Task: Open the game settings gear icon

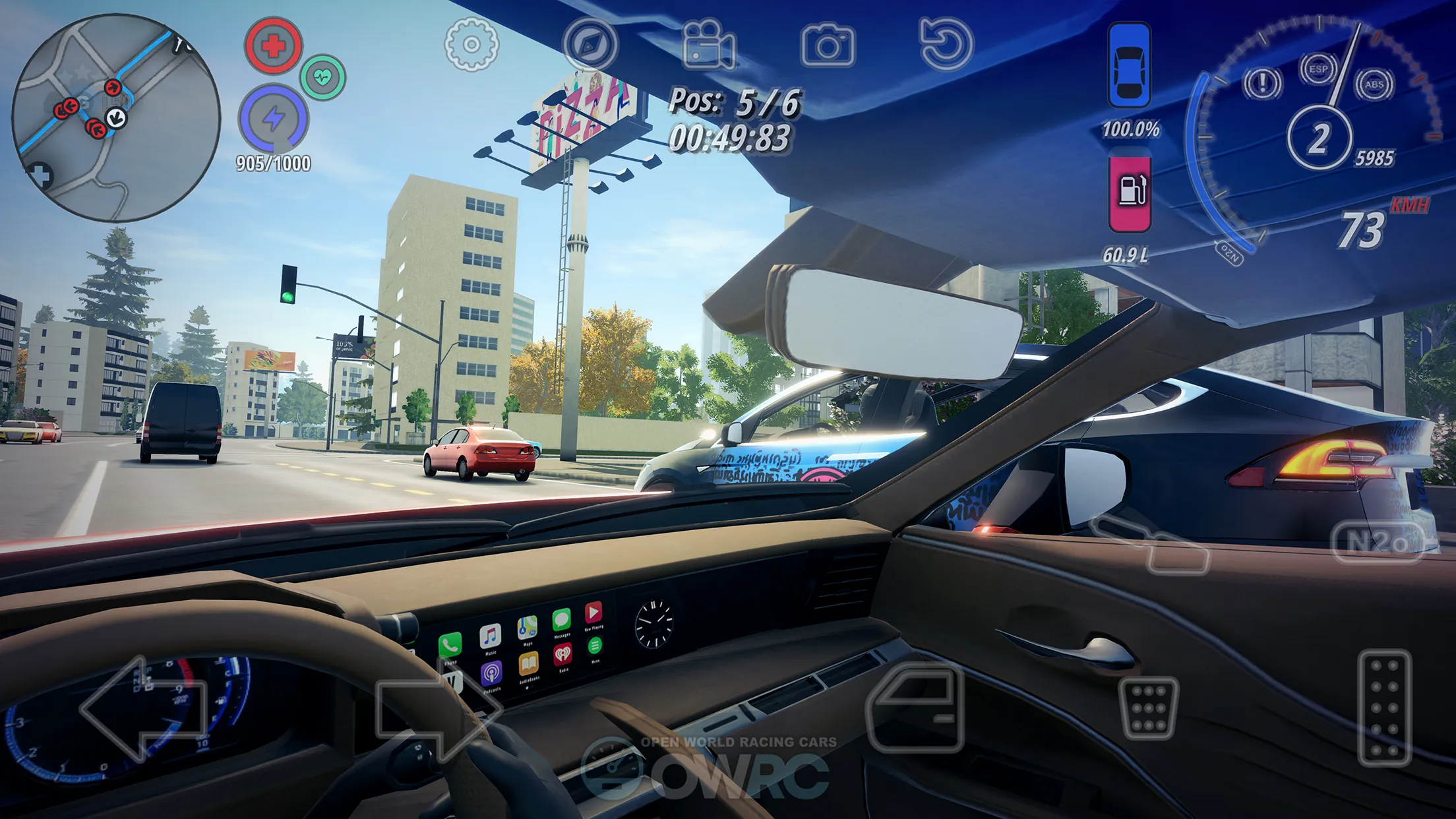Action: [x=470, y=45]
